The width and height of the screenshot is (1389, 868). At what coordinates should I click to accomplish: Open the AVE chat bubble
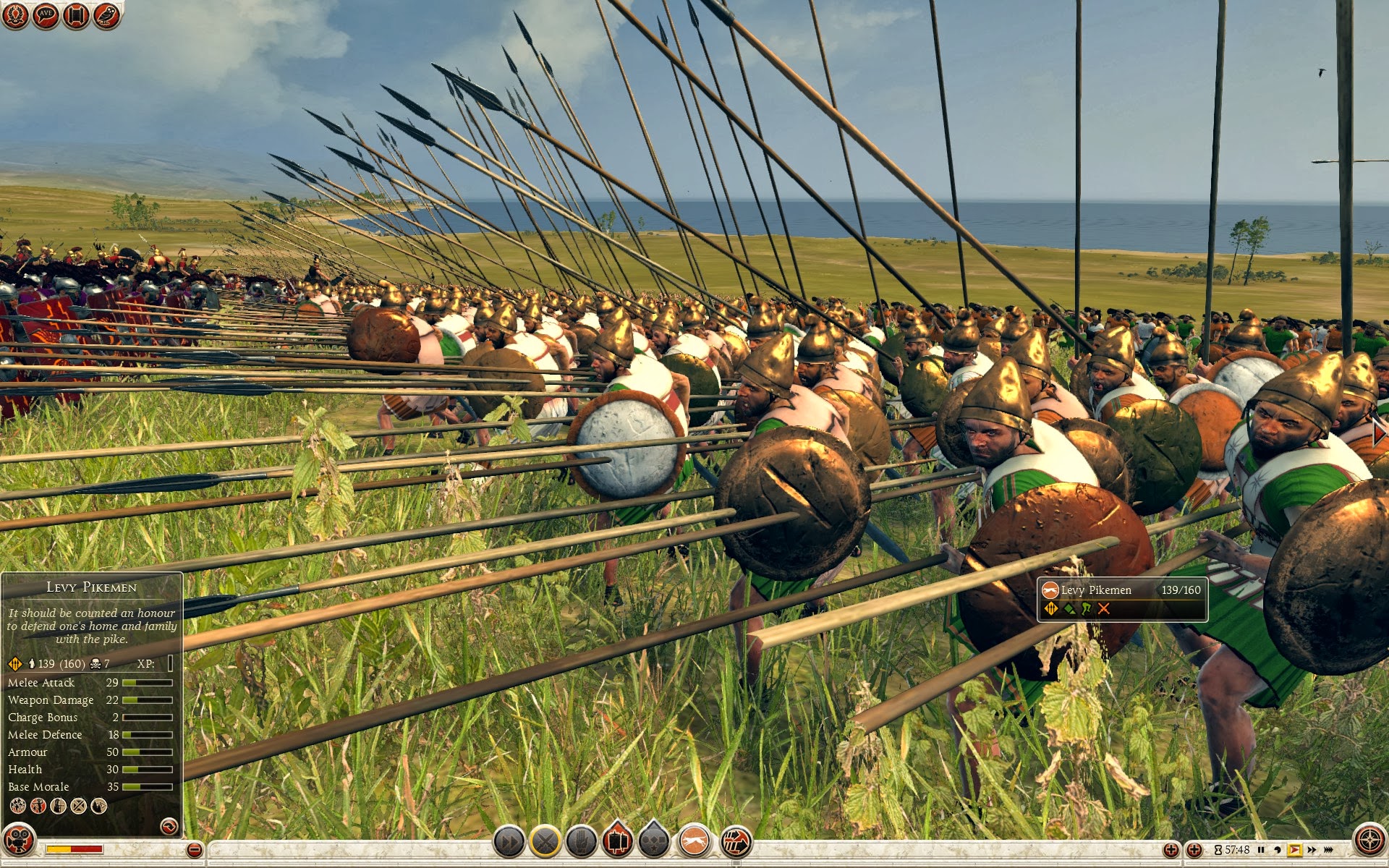pyautogui.click(x=46, y=14)
